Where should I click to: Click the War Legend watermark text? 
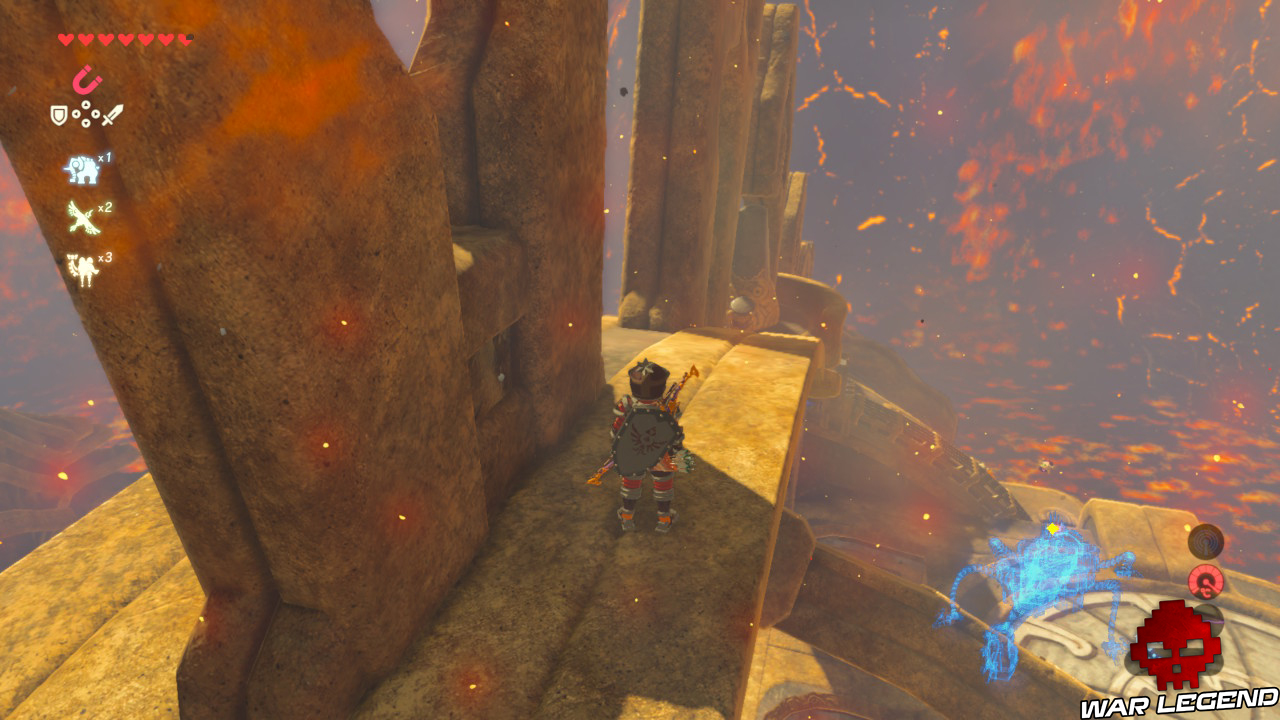(x=1175, y=702)
